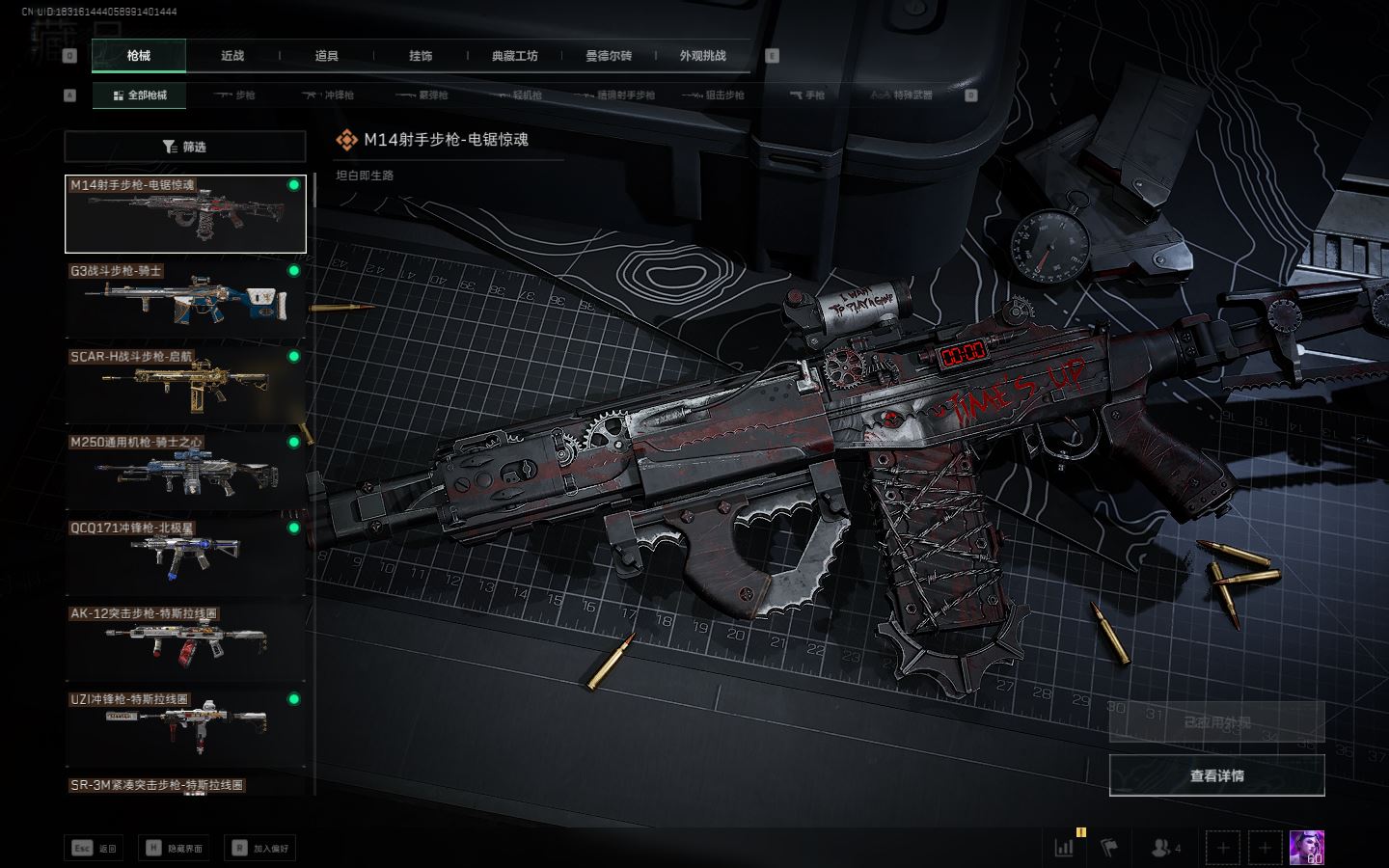
Task: Choose the SCAR-H战斗步枪-启航 skin
Action: point(184,385)
